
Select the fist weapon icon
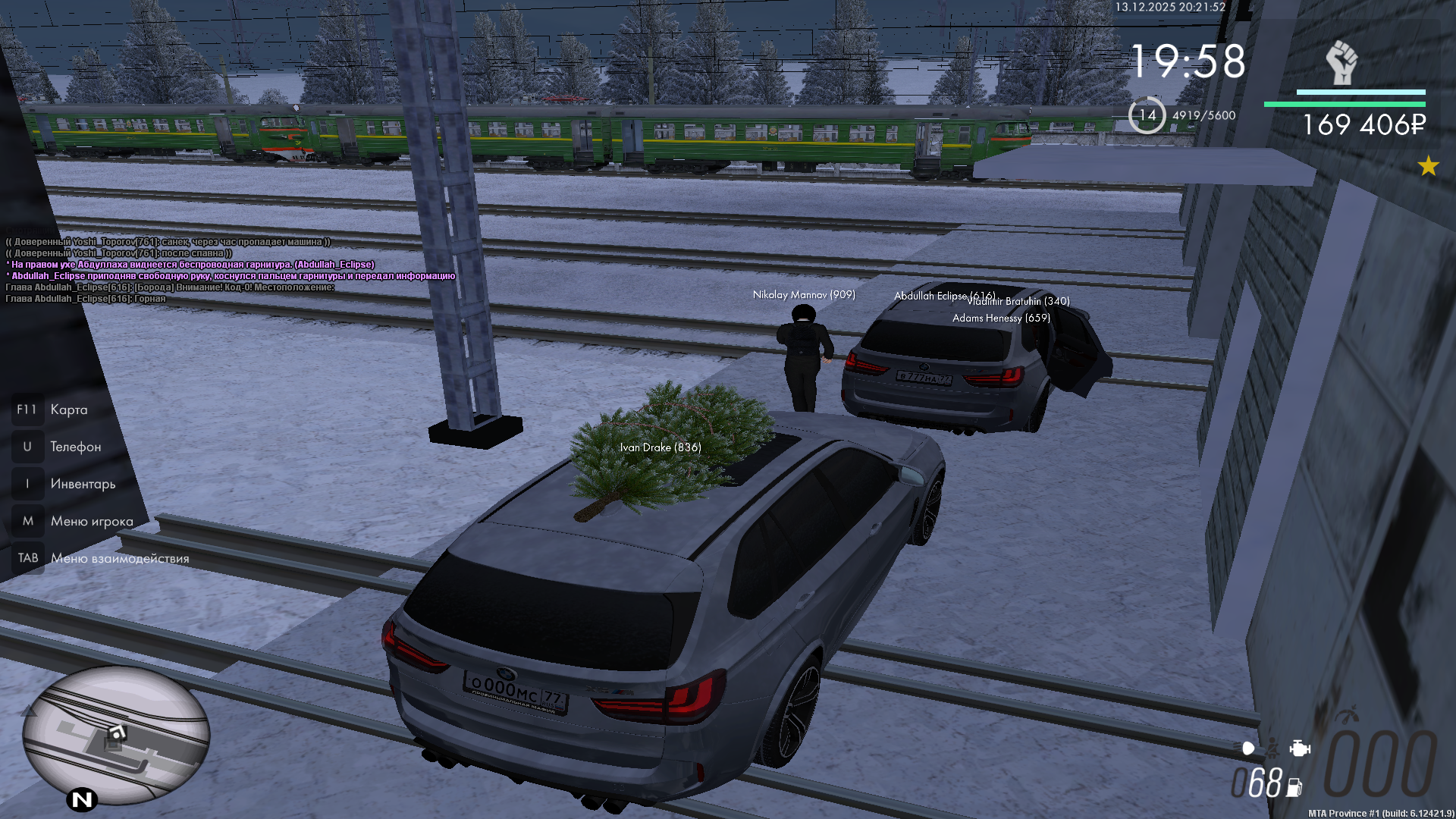coord(1341,62)
